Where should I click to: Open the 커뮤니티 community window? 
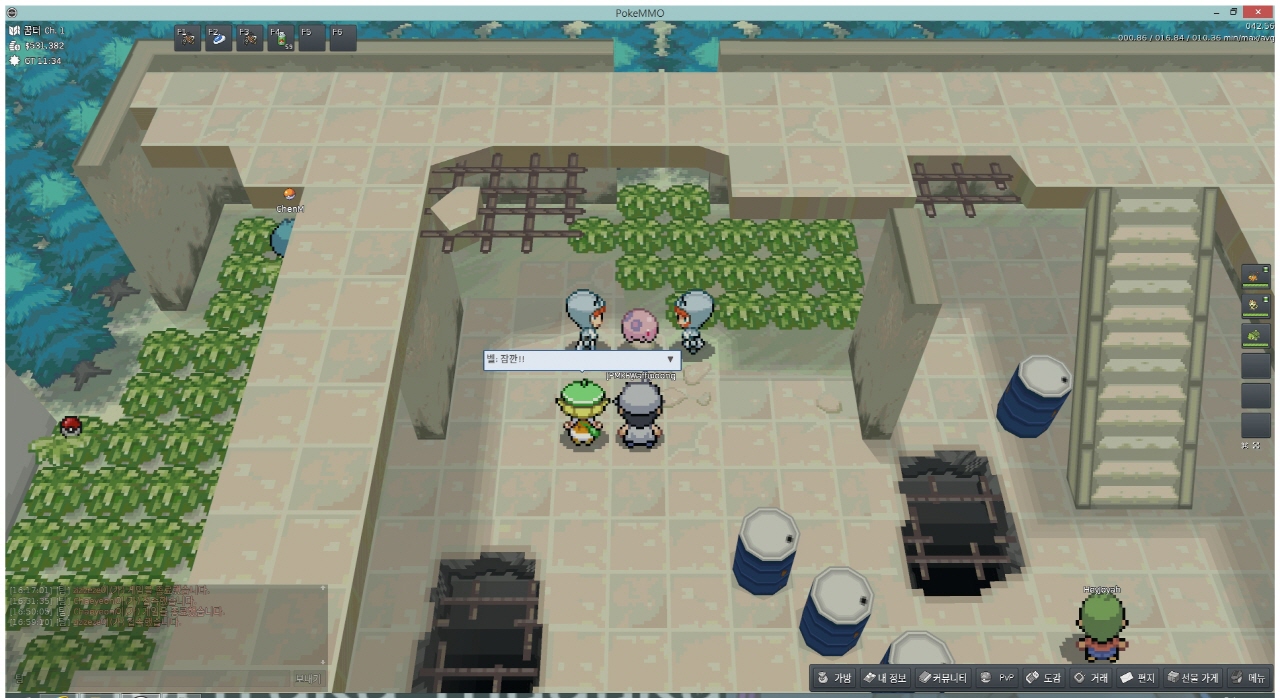[x=943, y=678]
